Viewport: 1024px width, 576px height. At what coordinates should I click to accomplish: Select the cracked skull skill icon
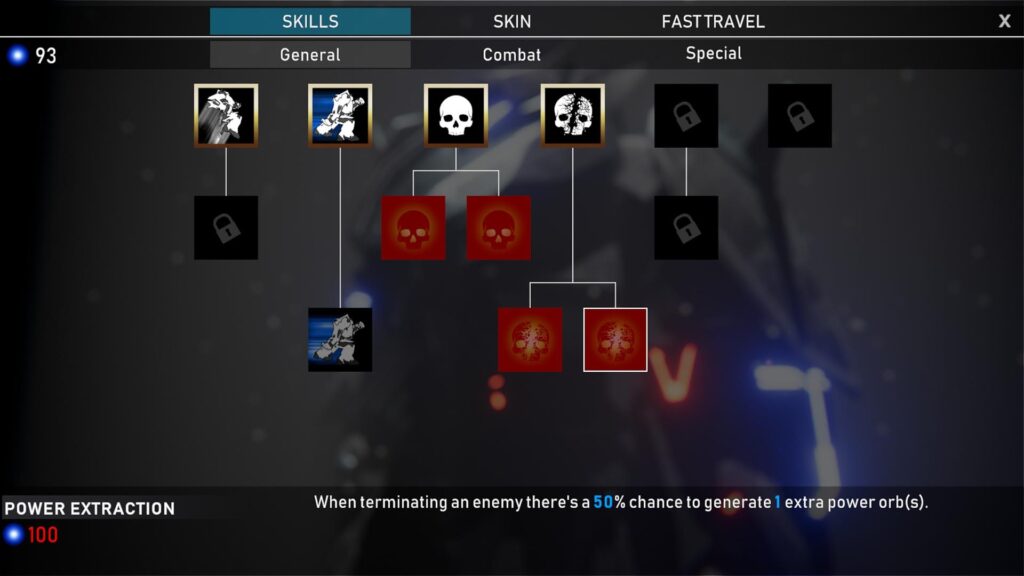coord(572,116)
